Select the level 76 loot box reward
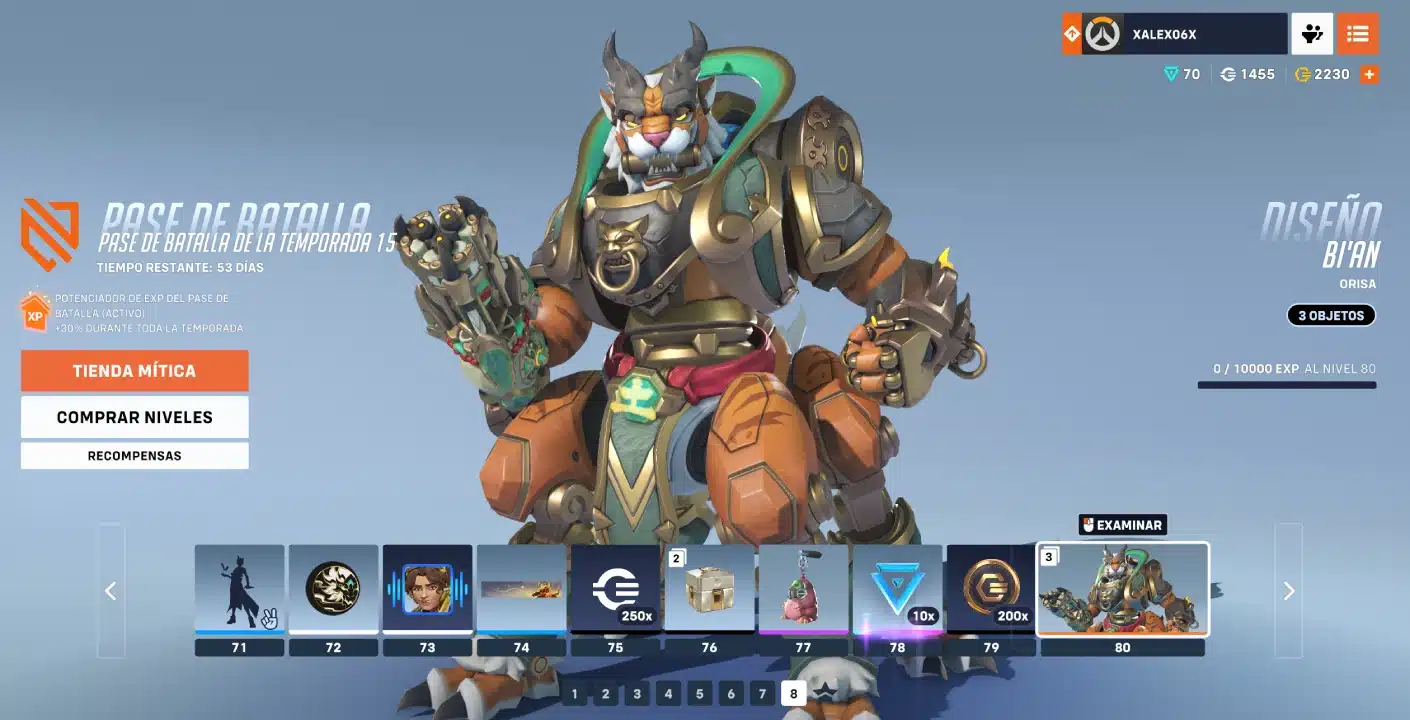 click(709, 589)
